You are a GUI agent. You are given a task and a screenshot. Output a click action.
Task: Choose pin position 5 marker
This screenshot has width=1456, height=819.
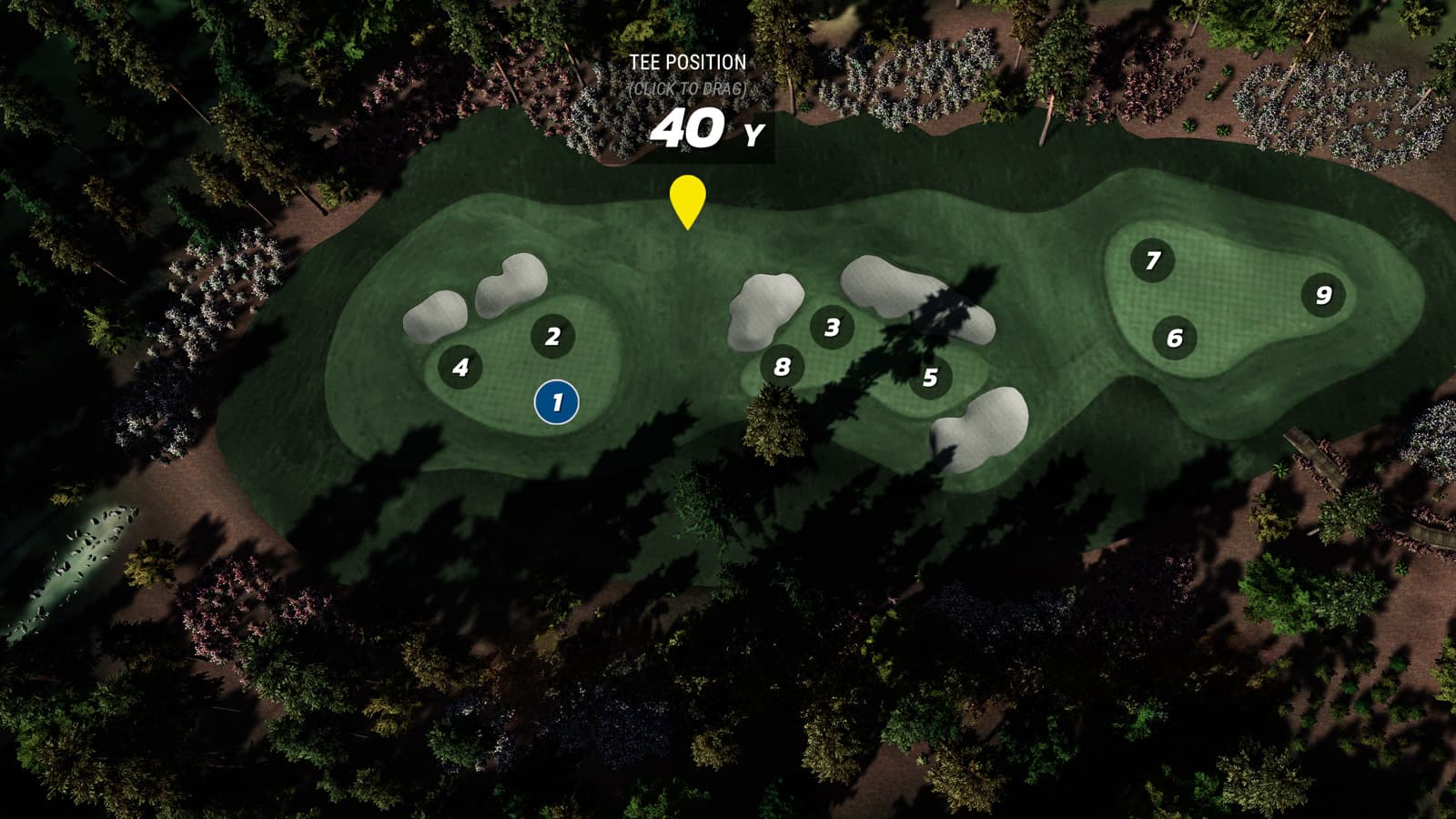[929, 378]
